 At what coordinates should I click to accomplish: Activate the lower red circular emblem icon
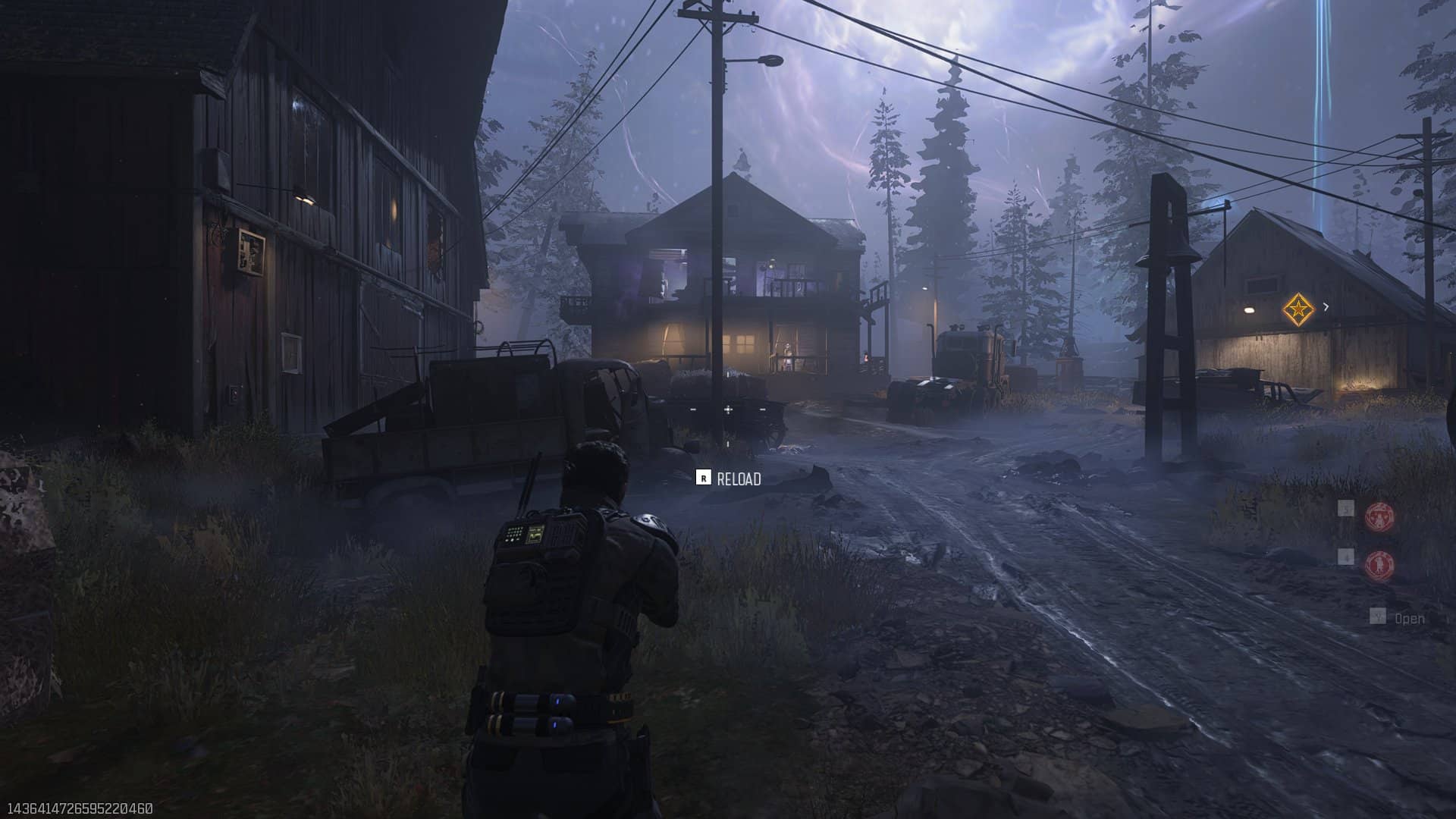pyautogui.click(x=1379, y=565)
